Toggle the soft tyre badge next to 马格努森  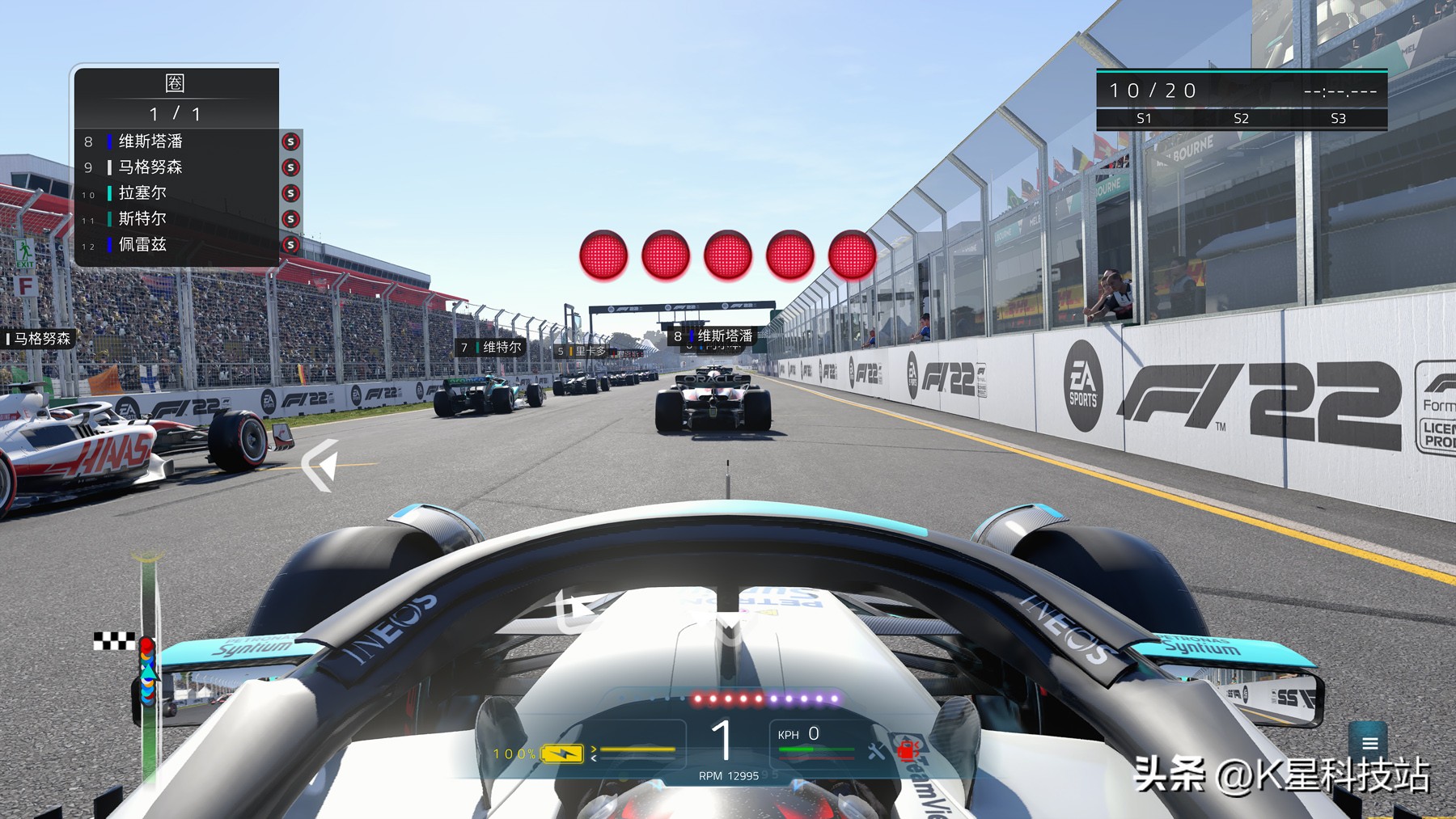coord(290,167)
